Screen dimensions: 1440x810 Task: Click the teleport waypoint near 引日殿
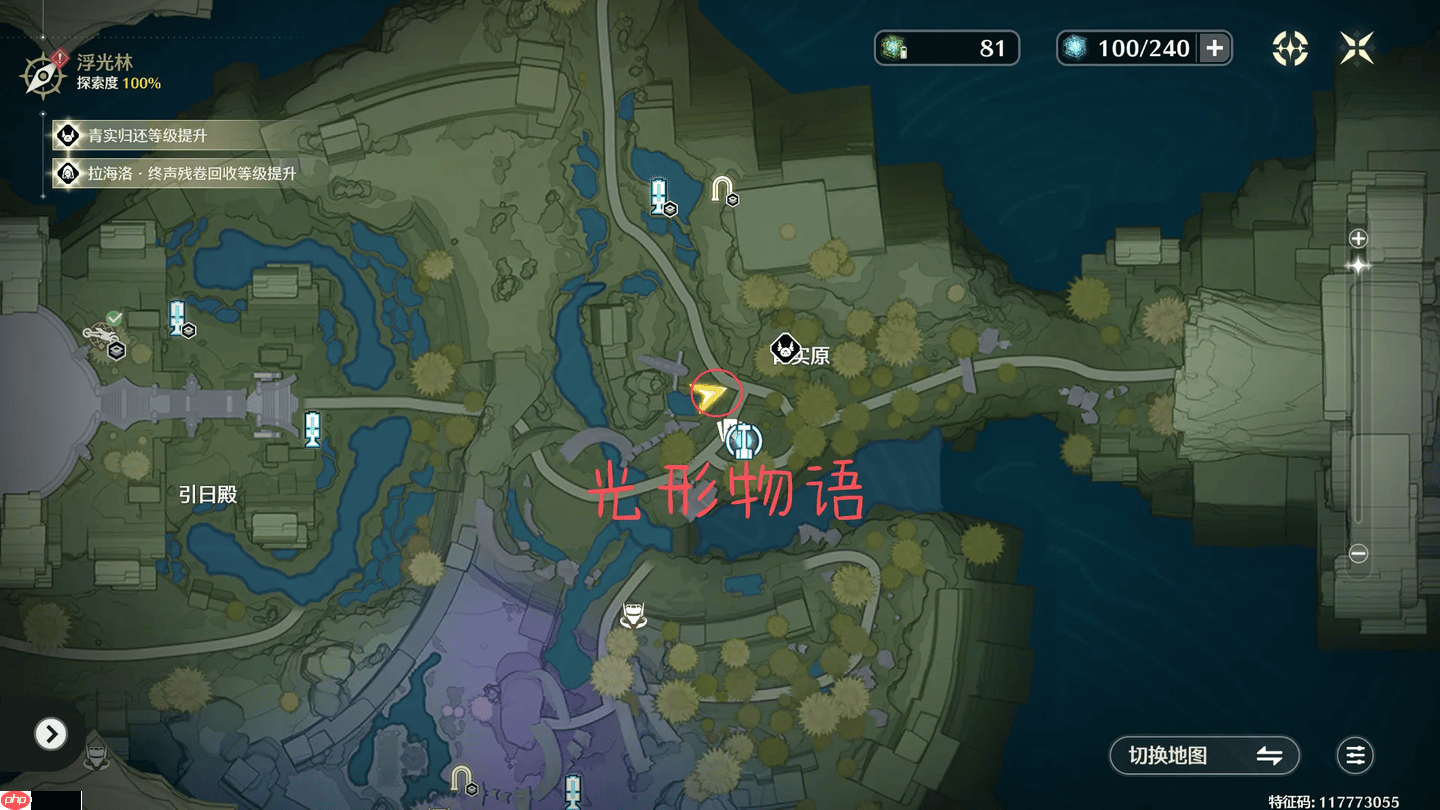[x=312, y=427]
